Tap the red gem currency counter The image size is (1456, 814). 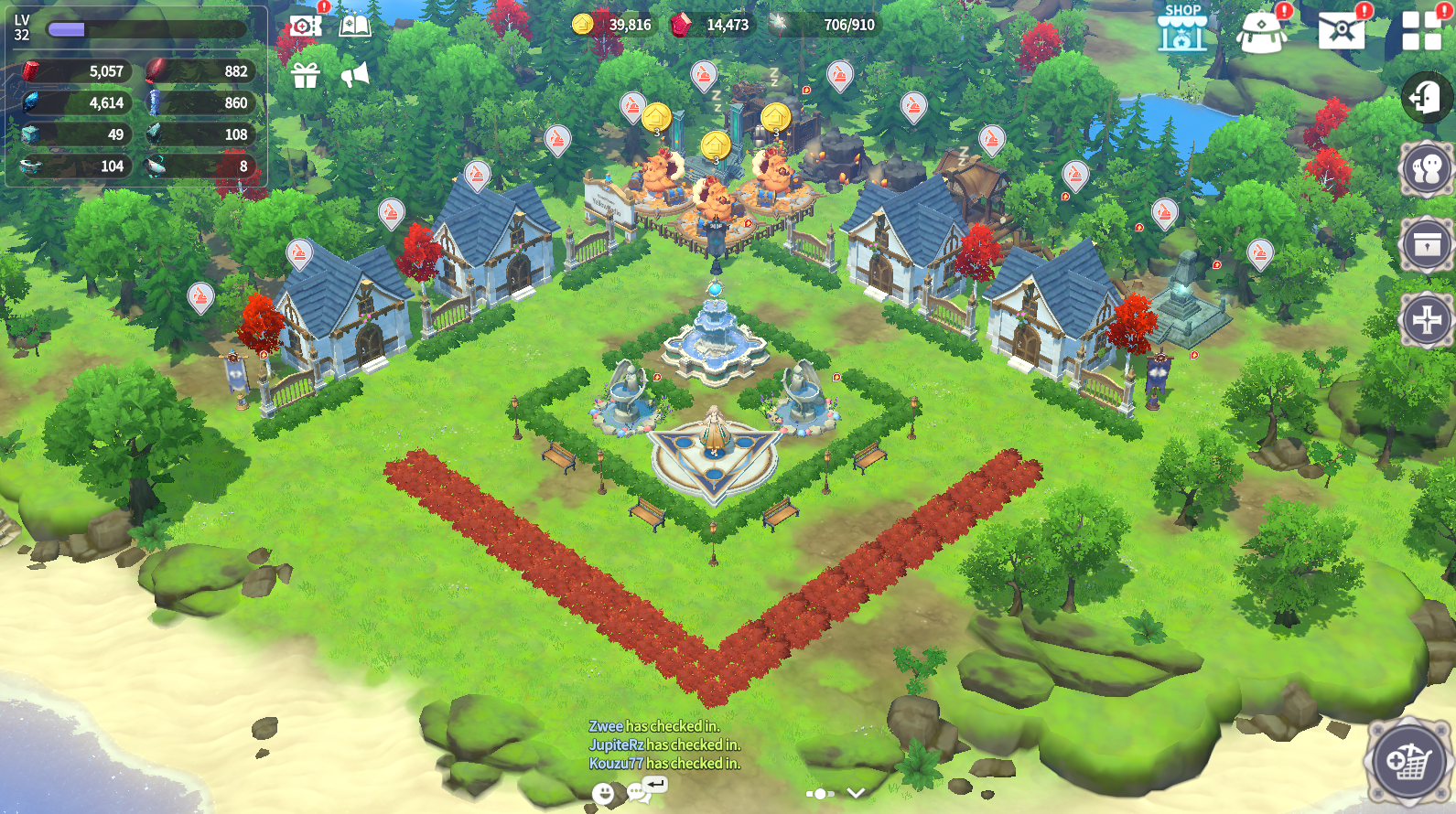(x=711, y=25)
